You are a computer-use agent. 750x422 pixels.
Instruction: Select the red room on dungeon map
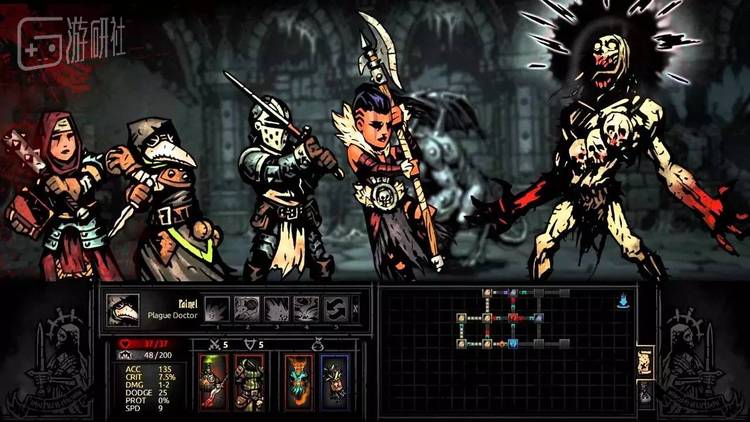pyautogui.click(x=513, y=318)
